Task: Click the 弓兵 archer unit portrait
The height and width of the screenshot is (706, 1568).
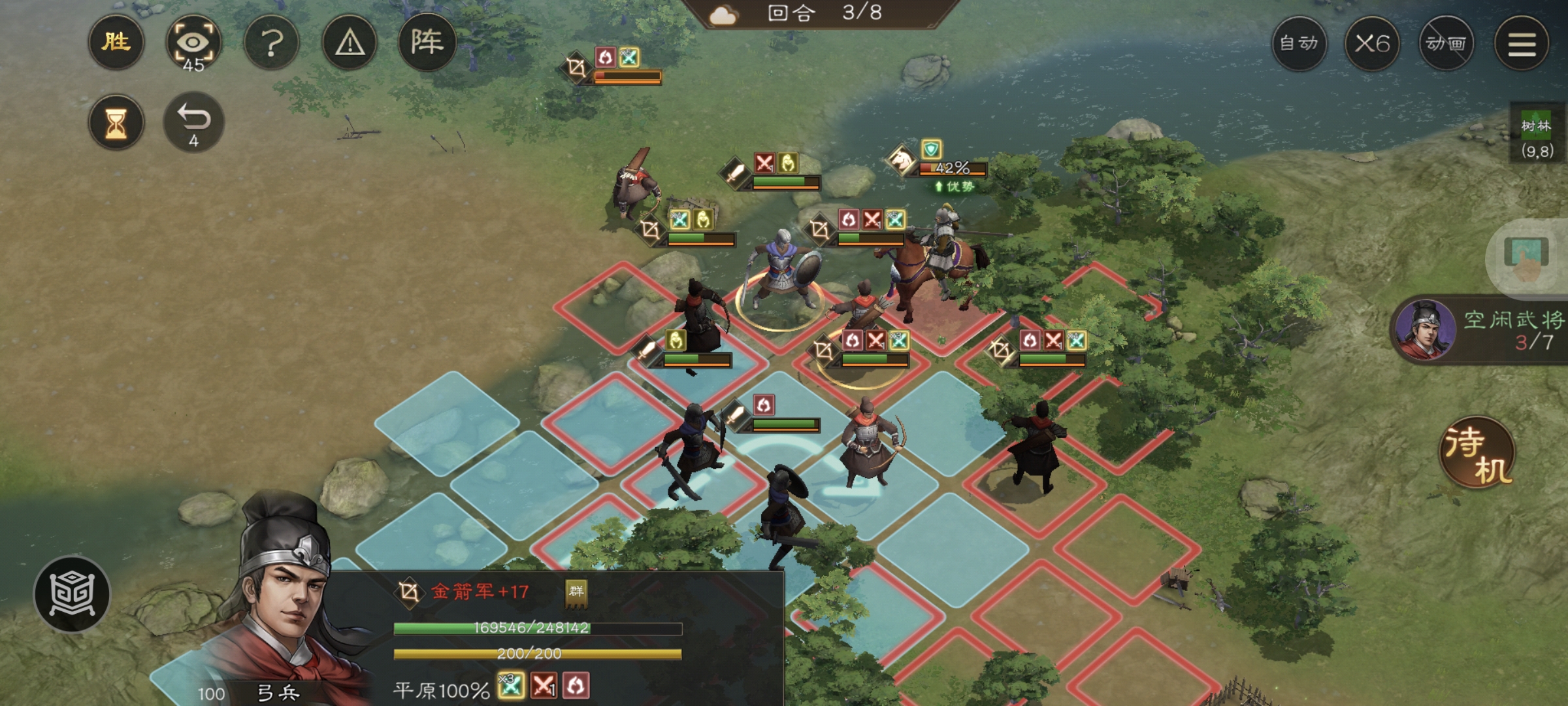Action: tap(281, 601)
